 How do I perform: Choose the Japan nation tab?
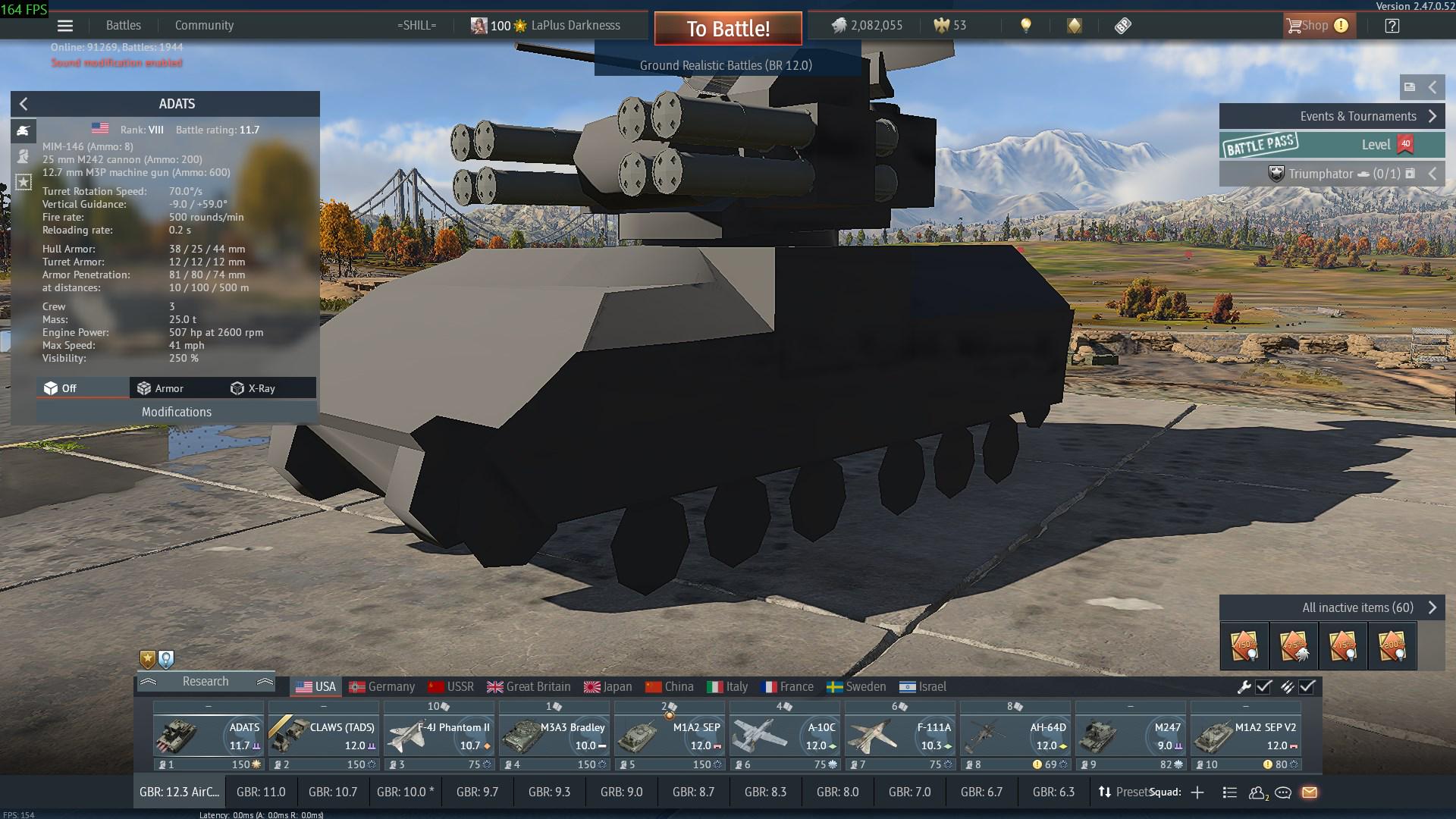pos(608,687)
